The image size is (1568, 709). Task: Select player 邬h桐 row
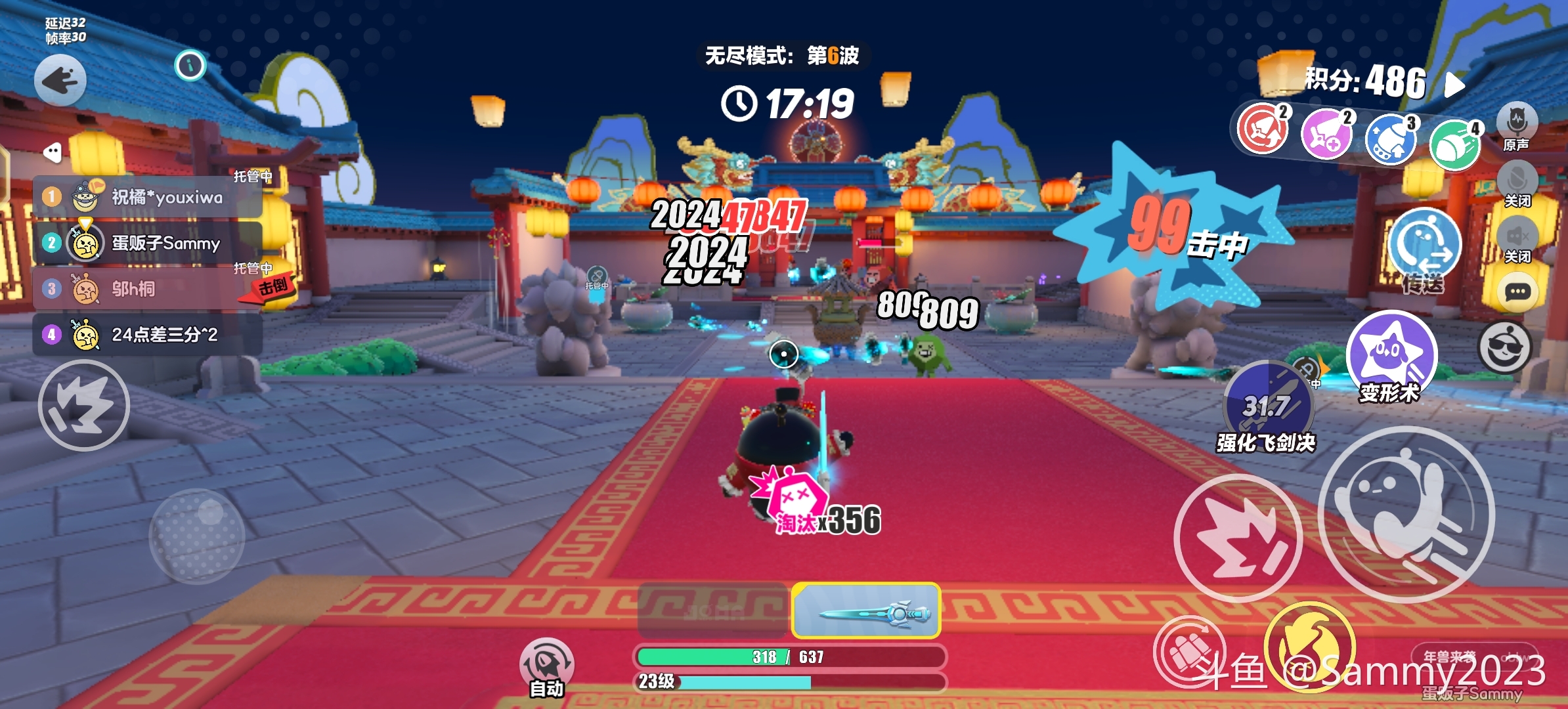(x=148, y=289)
